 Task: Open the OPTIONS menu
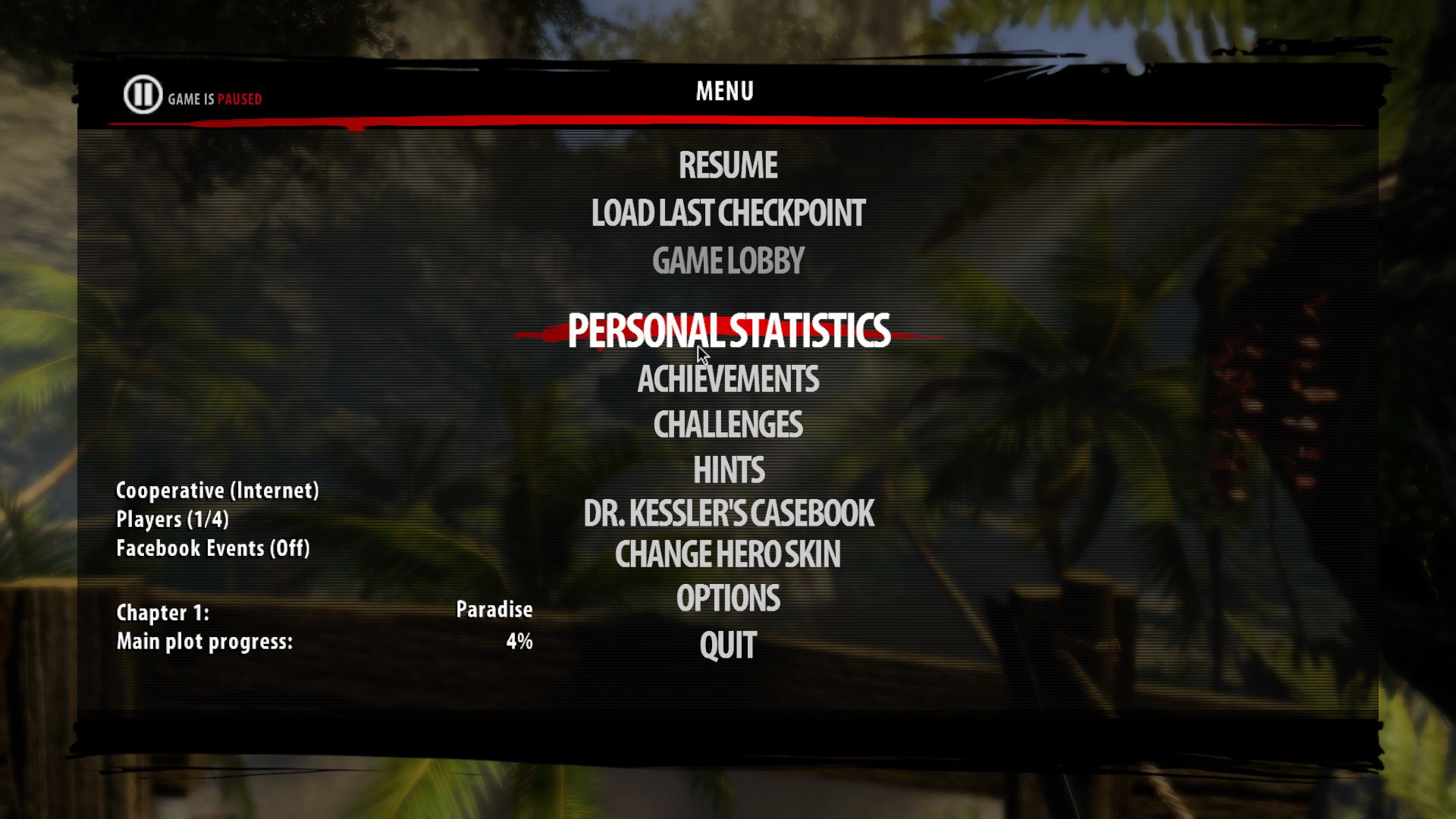728,599
